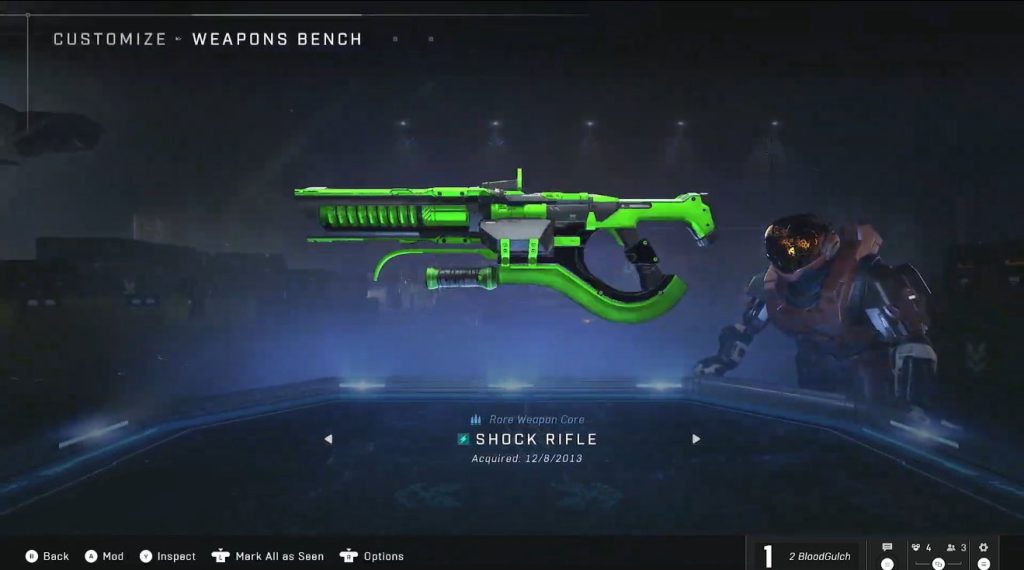Open the chat speech bubble icon
This screenshot has height=570, width=1024.
click(x=887, y=548)
